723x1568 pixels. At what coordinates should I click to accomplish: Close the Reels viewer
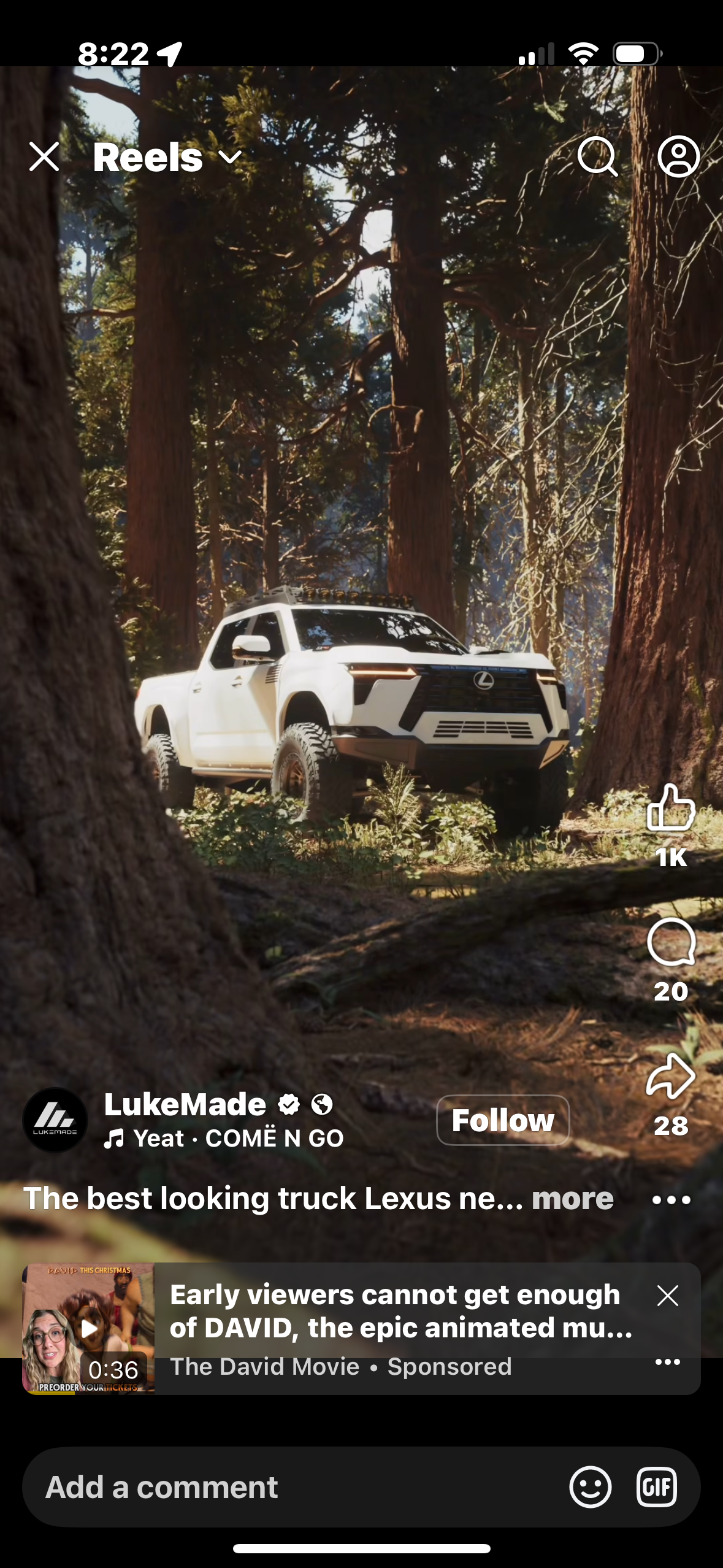coord(44,157)
